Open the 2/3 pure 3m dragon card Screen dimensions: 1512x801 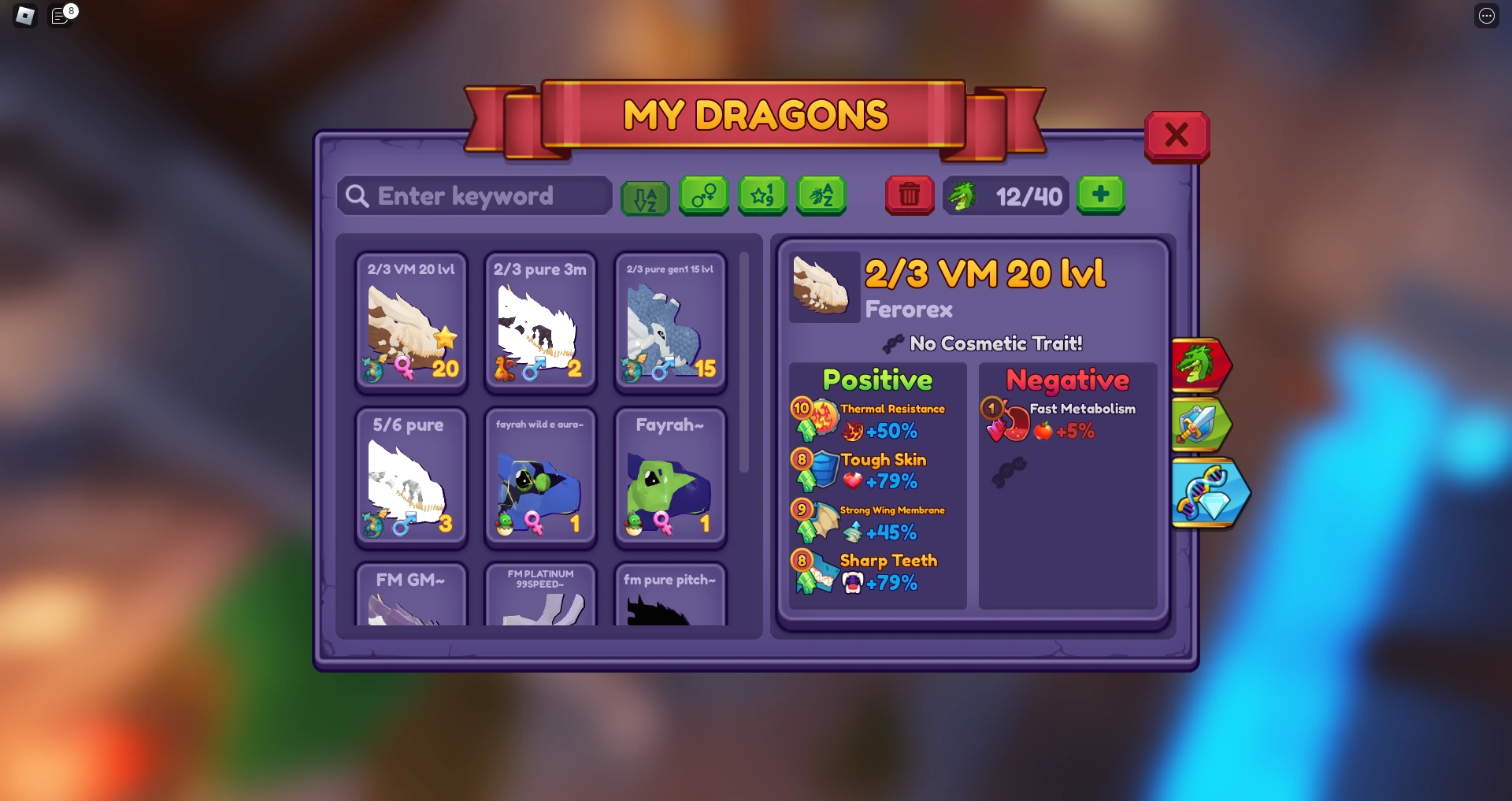pyautogui.click(x=540, y=321)
